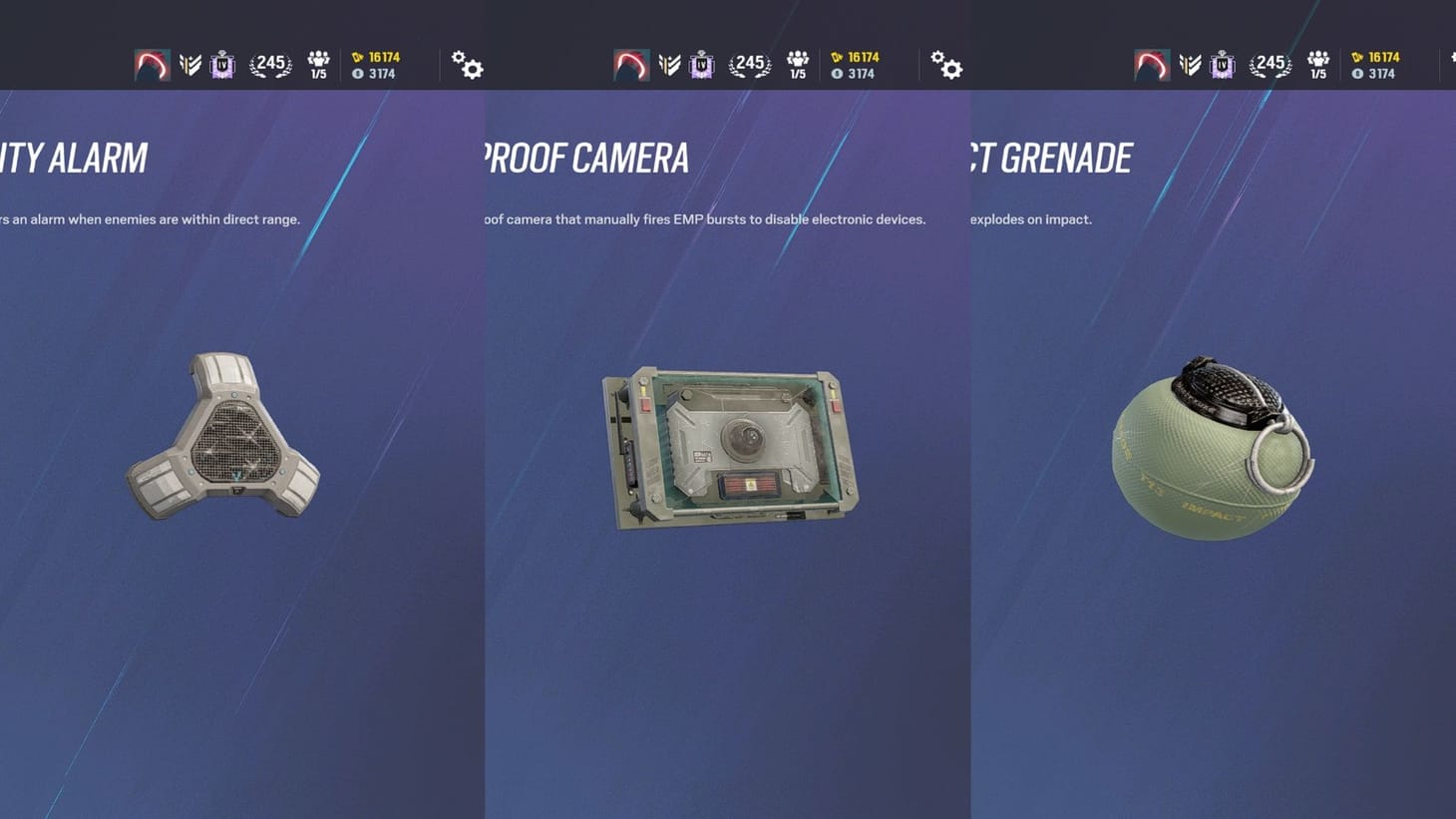Open the squad 1/5 icon
The image size is (1456, 819).
point(318,64)
